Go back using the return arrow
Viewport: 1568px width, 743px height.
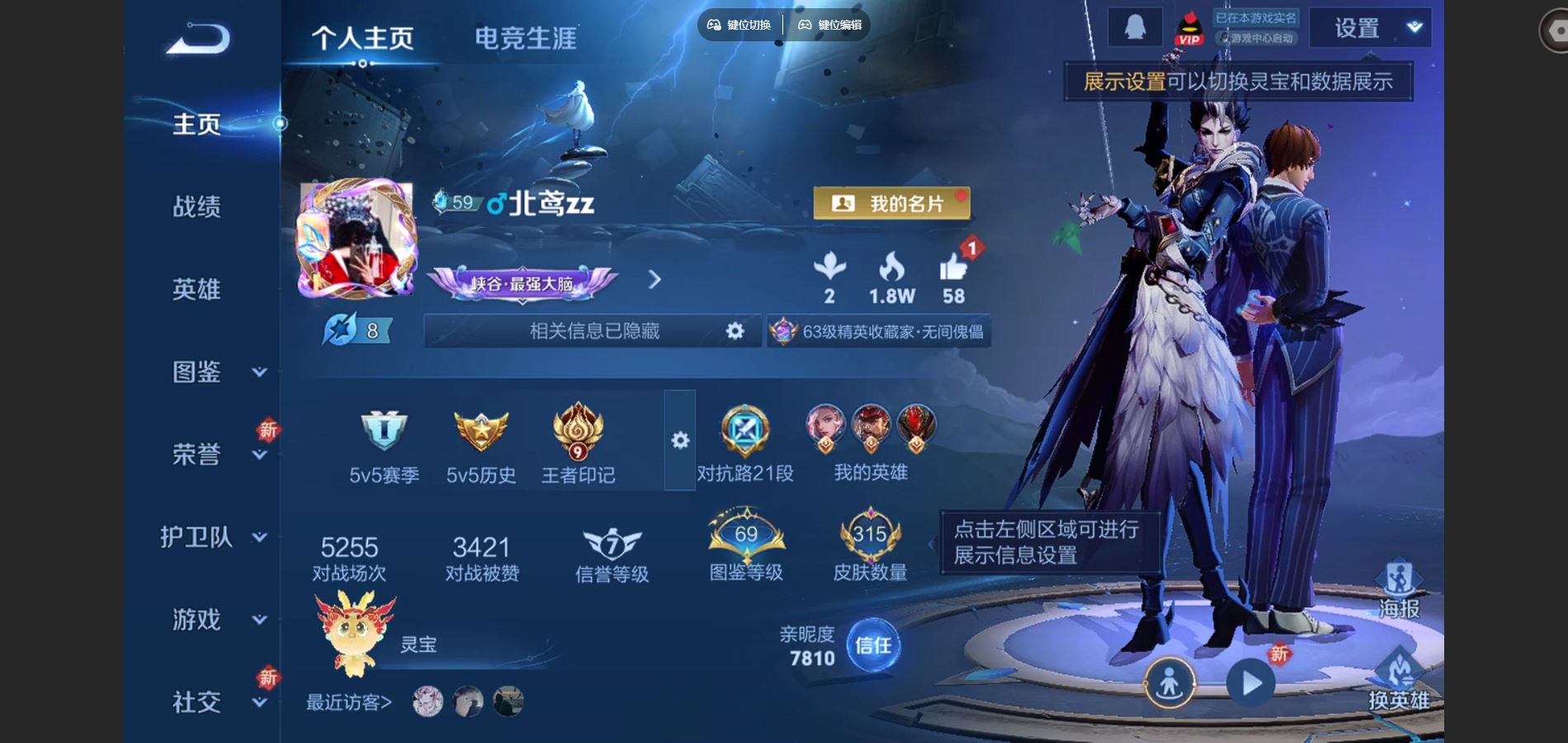coord(198,38)
